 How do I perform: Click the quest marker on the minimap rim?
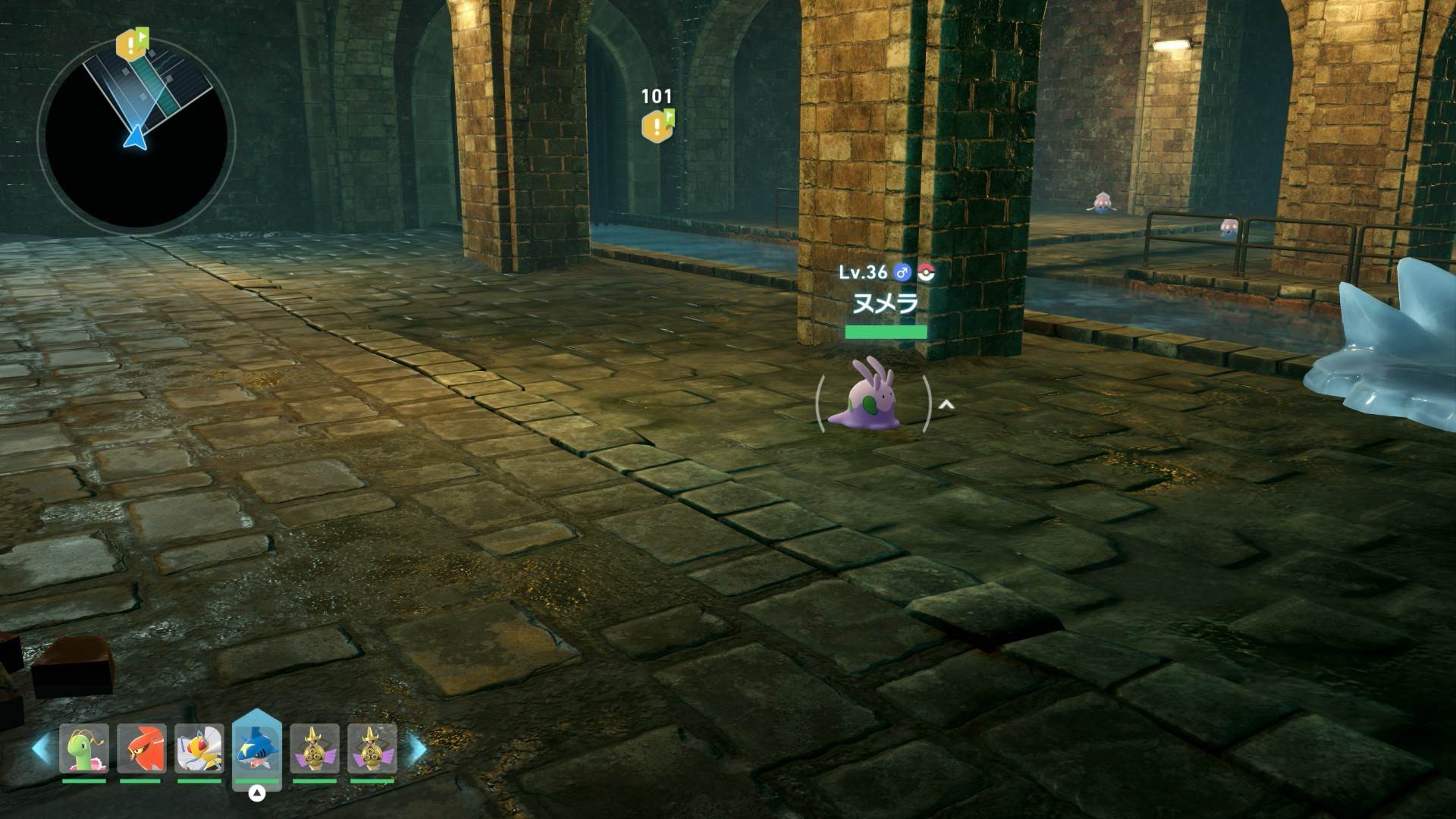[x=131, y=44]
